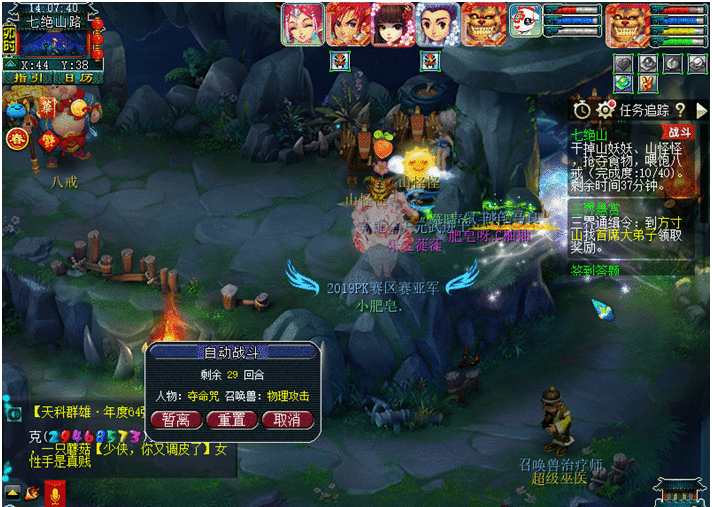
Task: Open the 三界悬赏 quest entry
Action: (593, 209)
